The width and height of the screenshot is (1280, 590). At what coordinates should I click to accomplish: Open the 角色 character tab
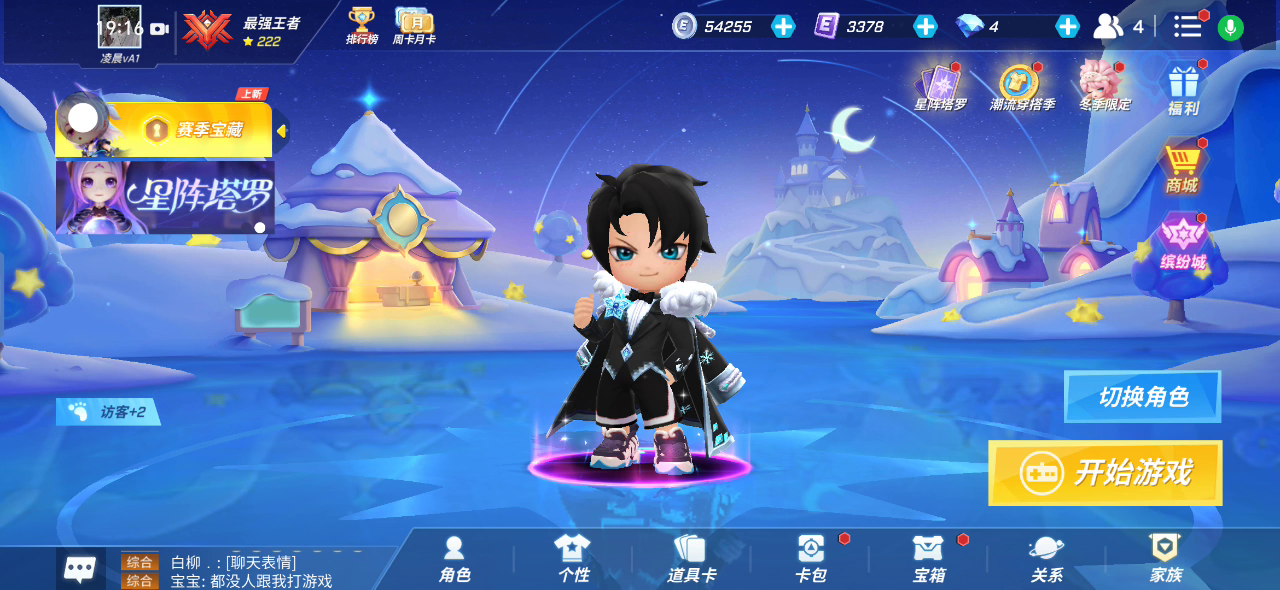click(x=454, y=559)
